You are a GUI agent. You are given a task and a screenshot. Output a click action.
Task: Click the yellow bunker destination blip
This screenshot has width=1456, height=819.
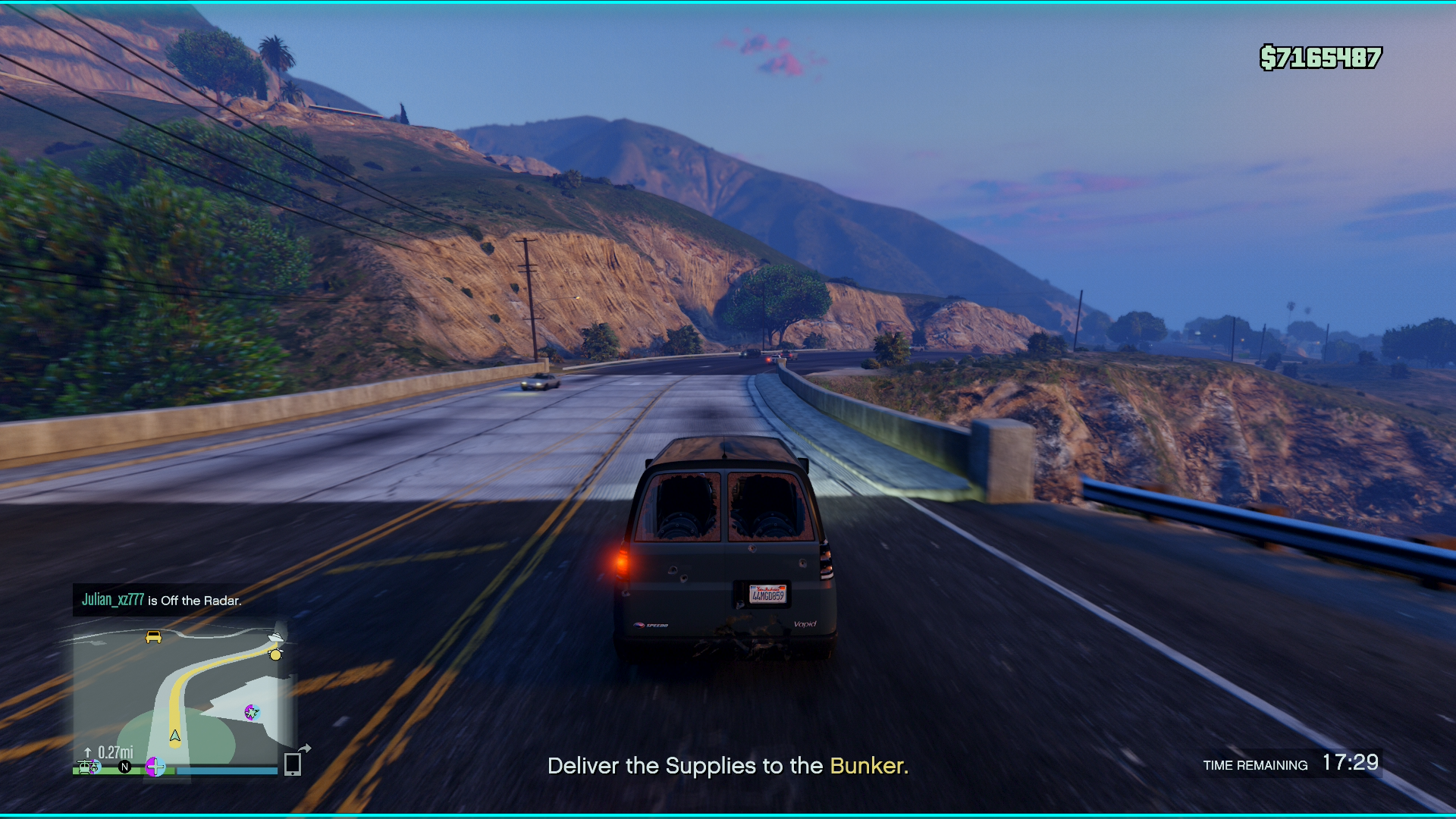(275, 654)
